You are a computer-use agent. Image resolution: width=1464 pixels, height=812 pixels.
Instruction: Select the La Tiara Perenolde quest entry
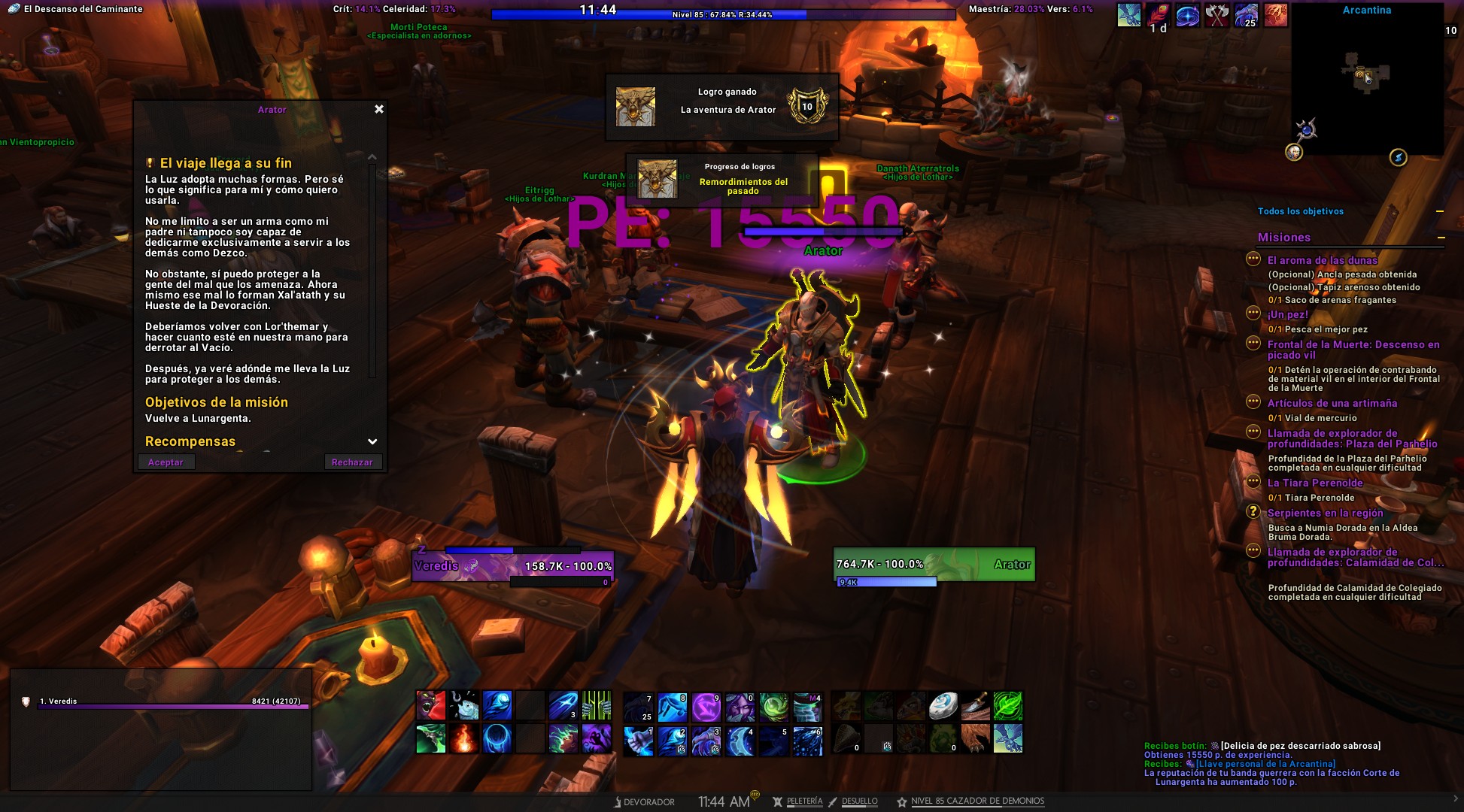pyautogui.click(x=1314, y=483)
